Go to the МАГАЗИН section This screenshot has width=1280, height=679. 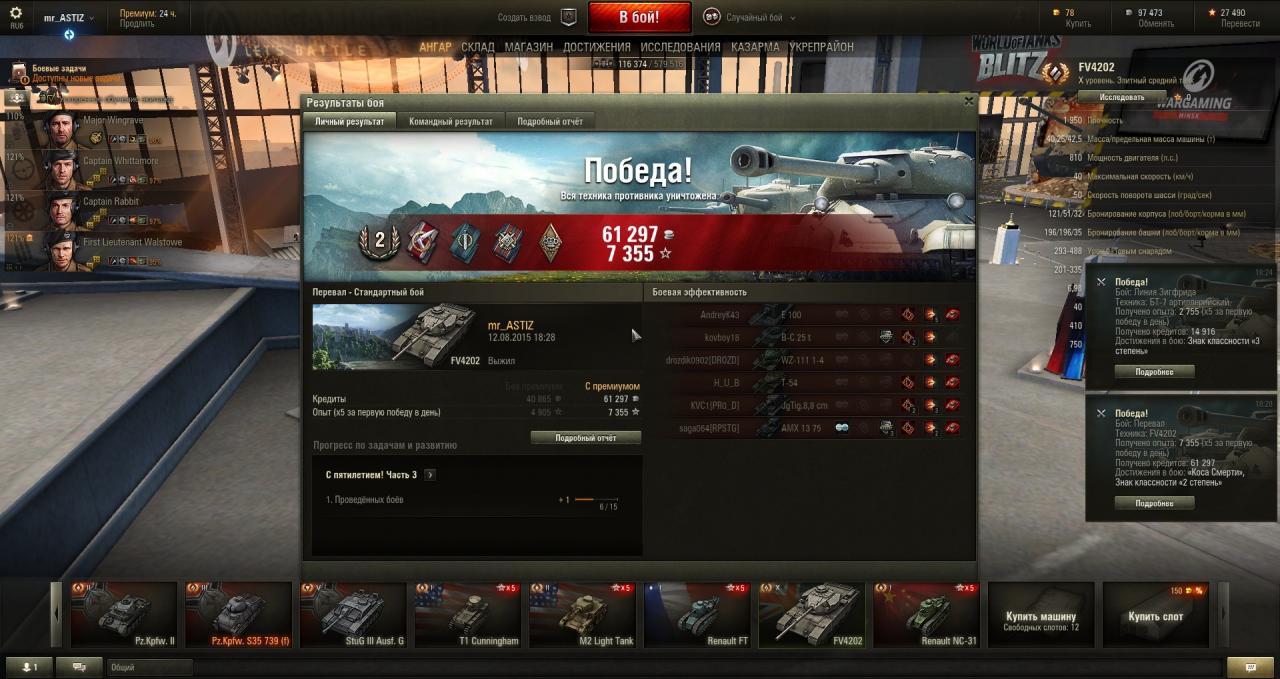pos(528,47)
